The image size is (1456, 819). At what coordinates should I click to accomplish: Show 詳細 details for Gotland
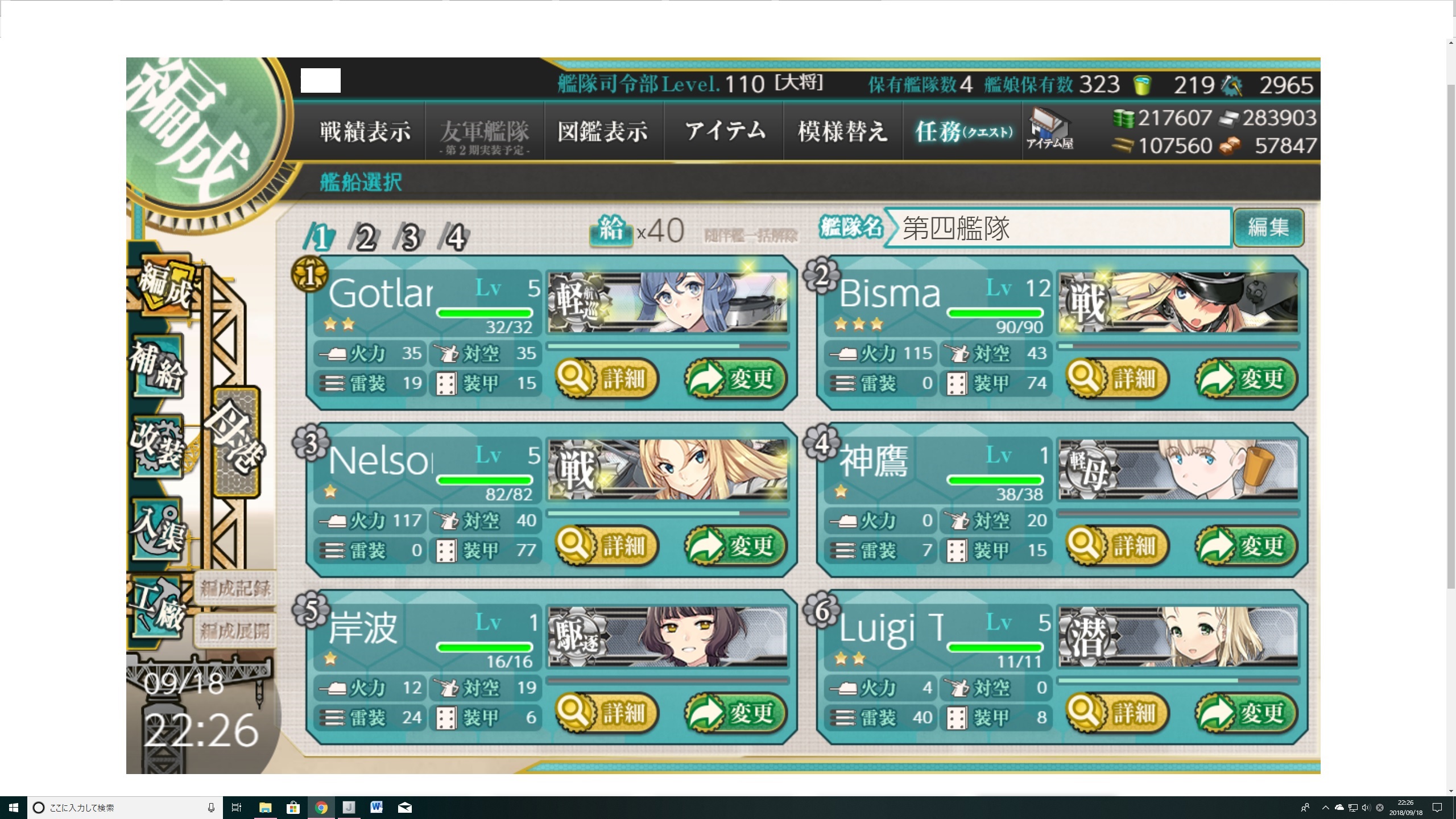[607, 378]
